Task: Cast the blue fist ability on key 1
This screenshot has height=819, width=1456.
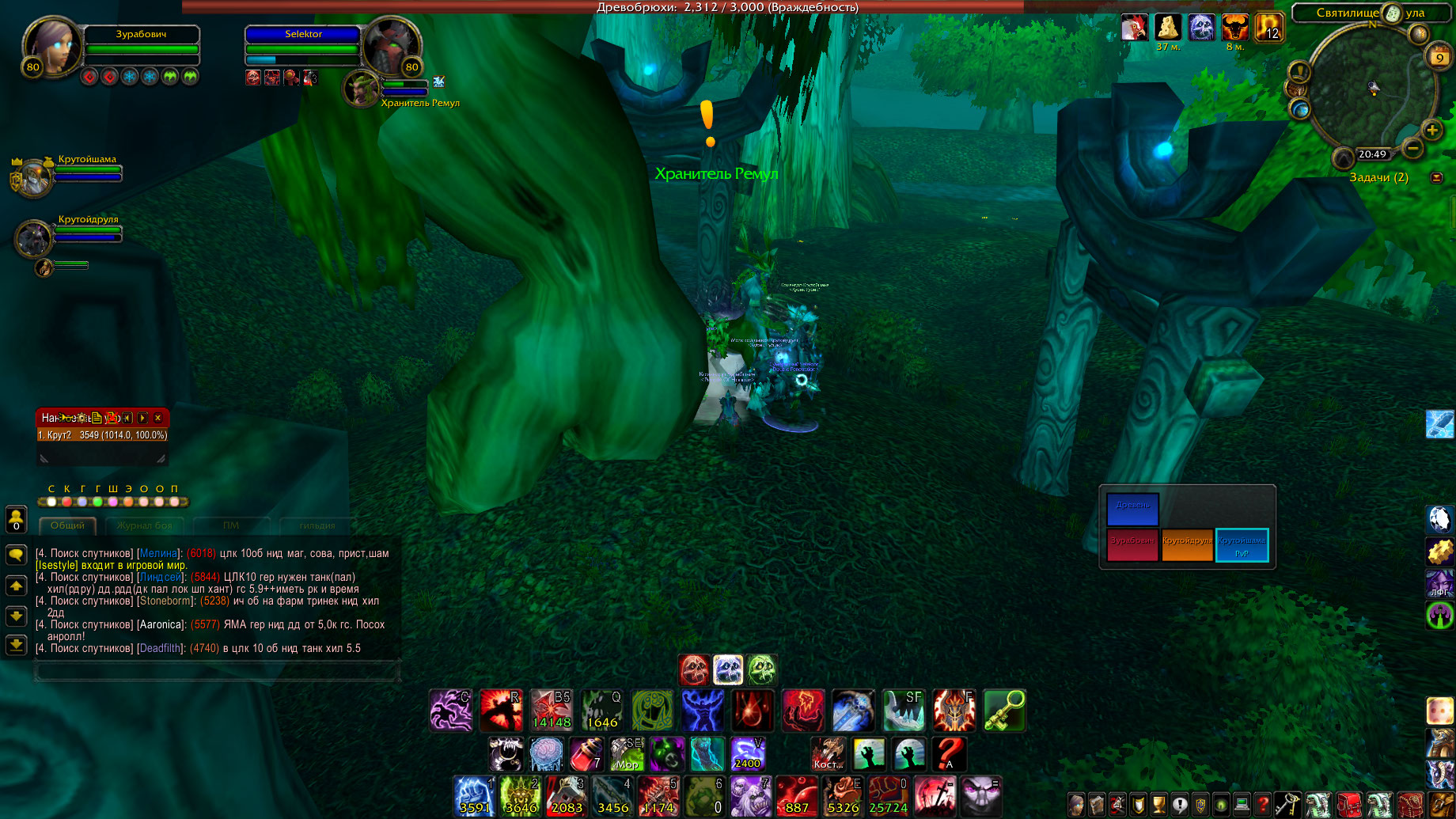Action: pos(474,795)
